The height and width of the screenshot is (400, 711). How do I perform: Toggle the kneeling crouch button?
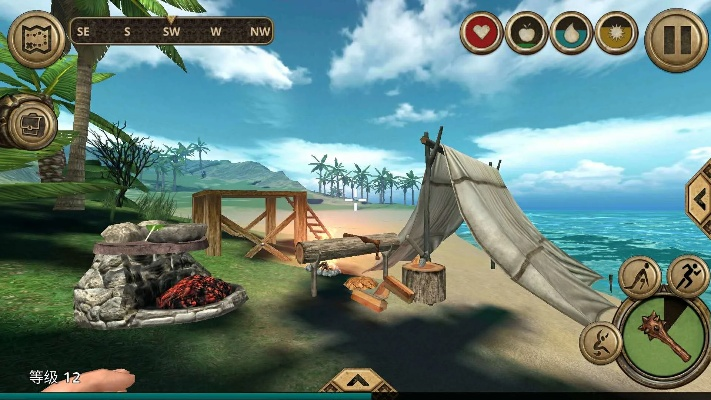point(599,342)
